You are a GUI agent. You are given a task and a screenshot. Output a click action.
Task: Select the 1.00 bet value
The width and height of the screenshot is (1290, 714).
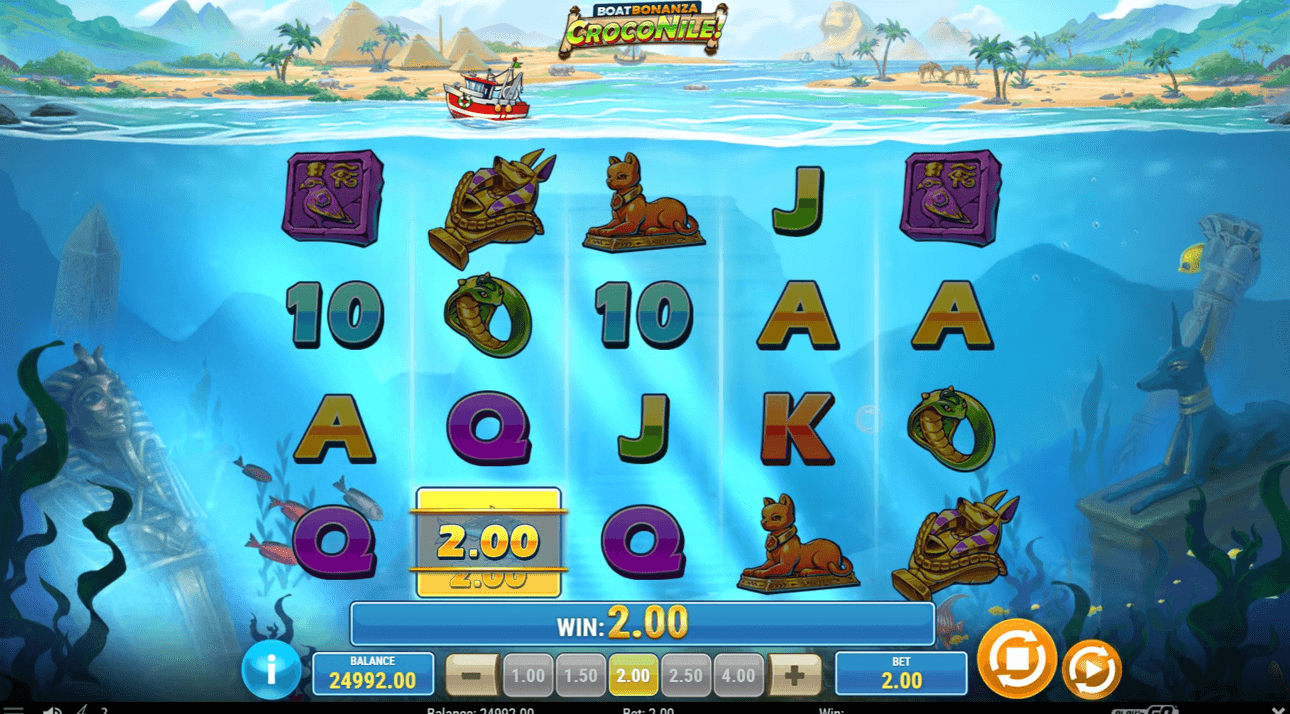click(x=527, y=675)
